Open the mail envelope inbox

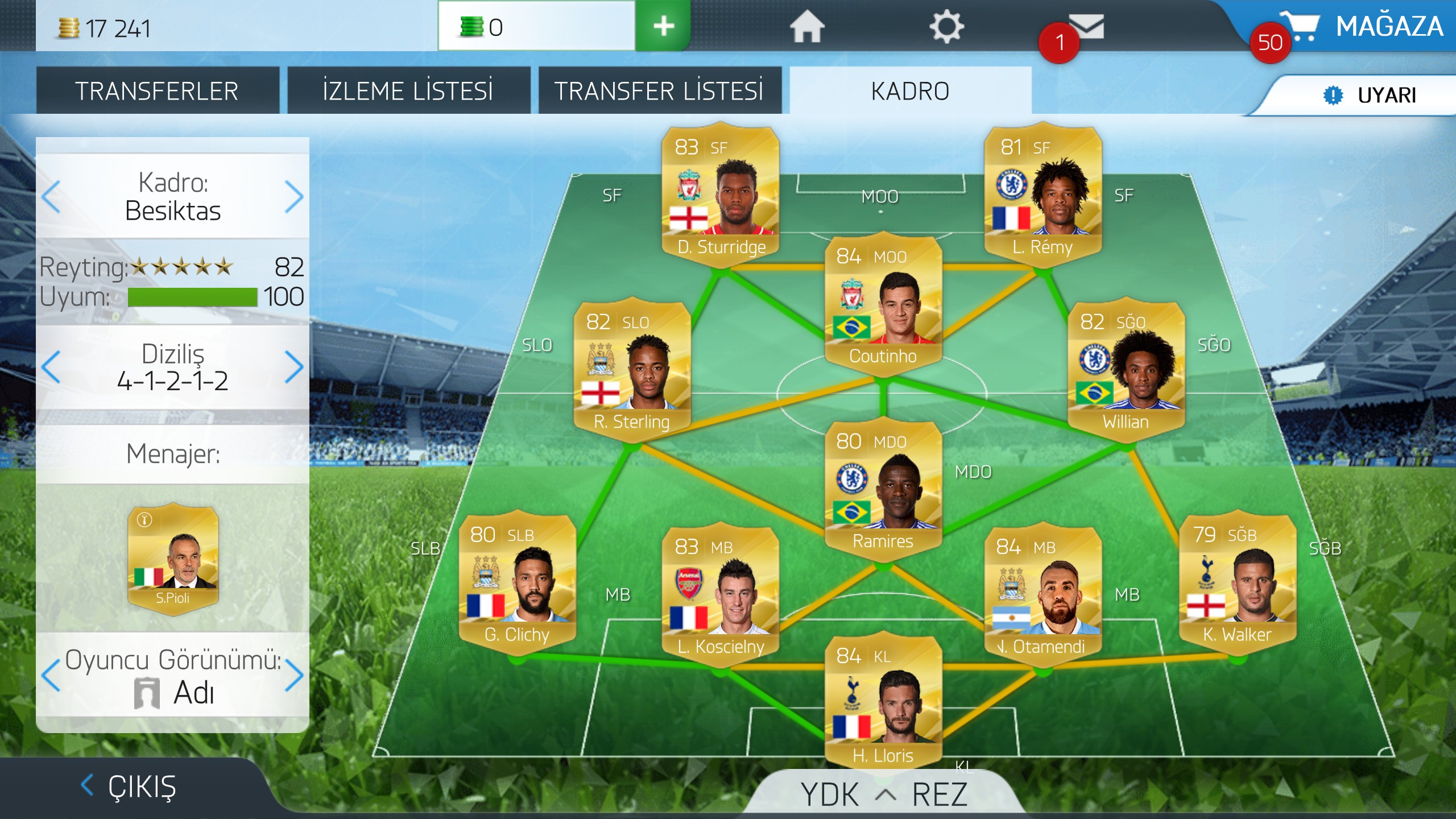(1085, 27)
